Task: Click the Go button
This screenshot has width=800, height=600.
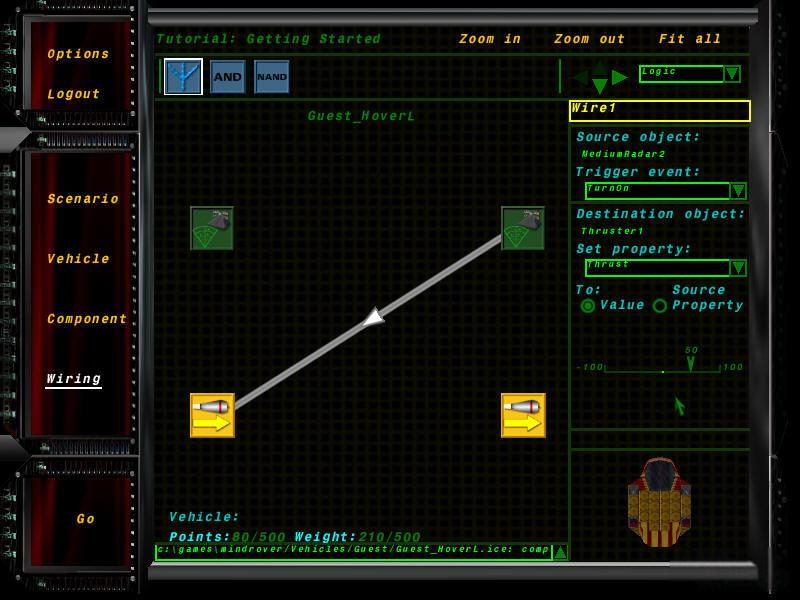Action: pyautogui.click(x=86, y=519)
